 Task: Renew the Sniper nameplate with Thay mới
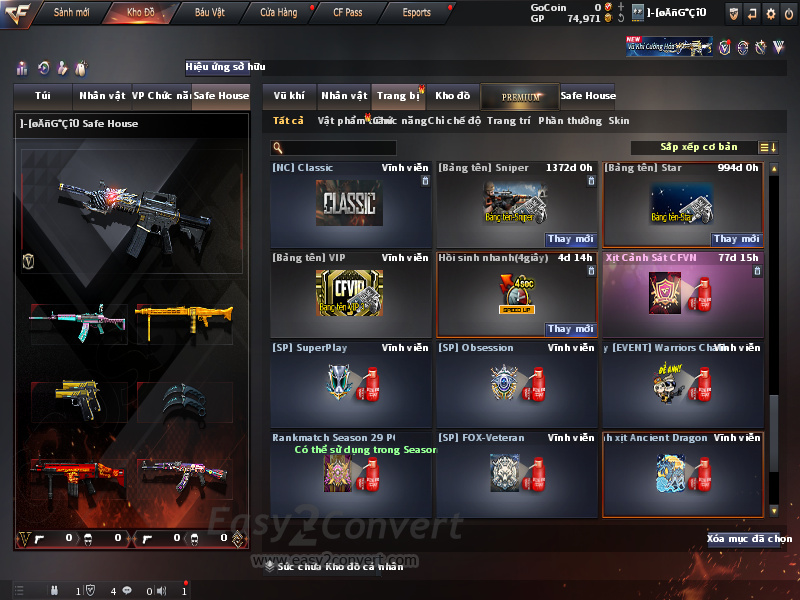571,239
